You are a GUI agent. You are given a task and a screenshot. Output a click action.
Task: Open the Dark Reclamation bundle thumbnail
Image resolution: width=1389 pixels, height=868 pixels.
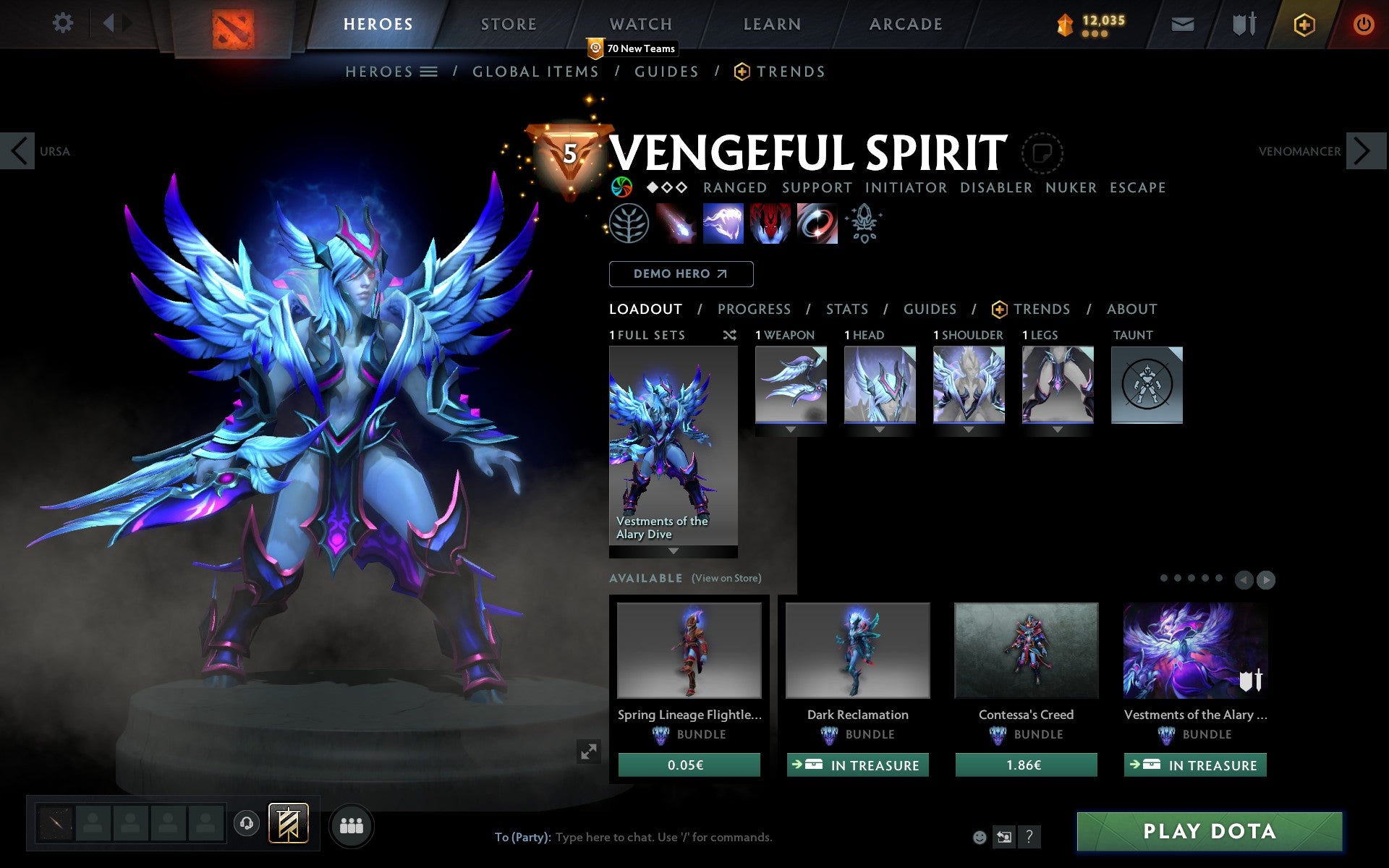pos(857,650)
